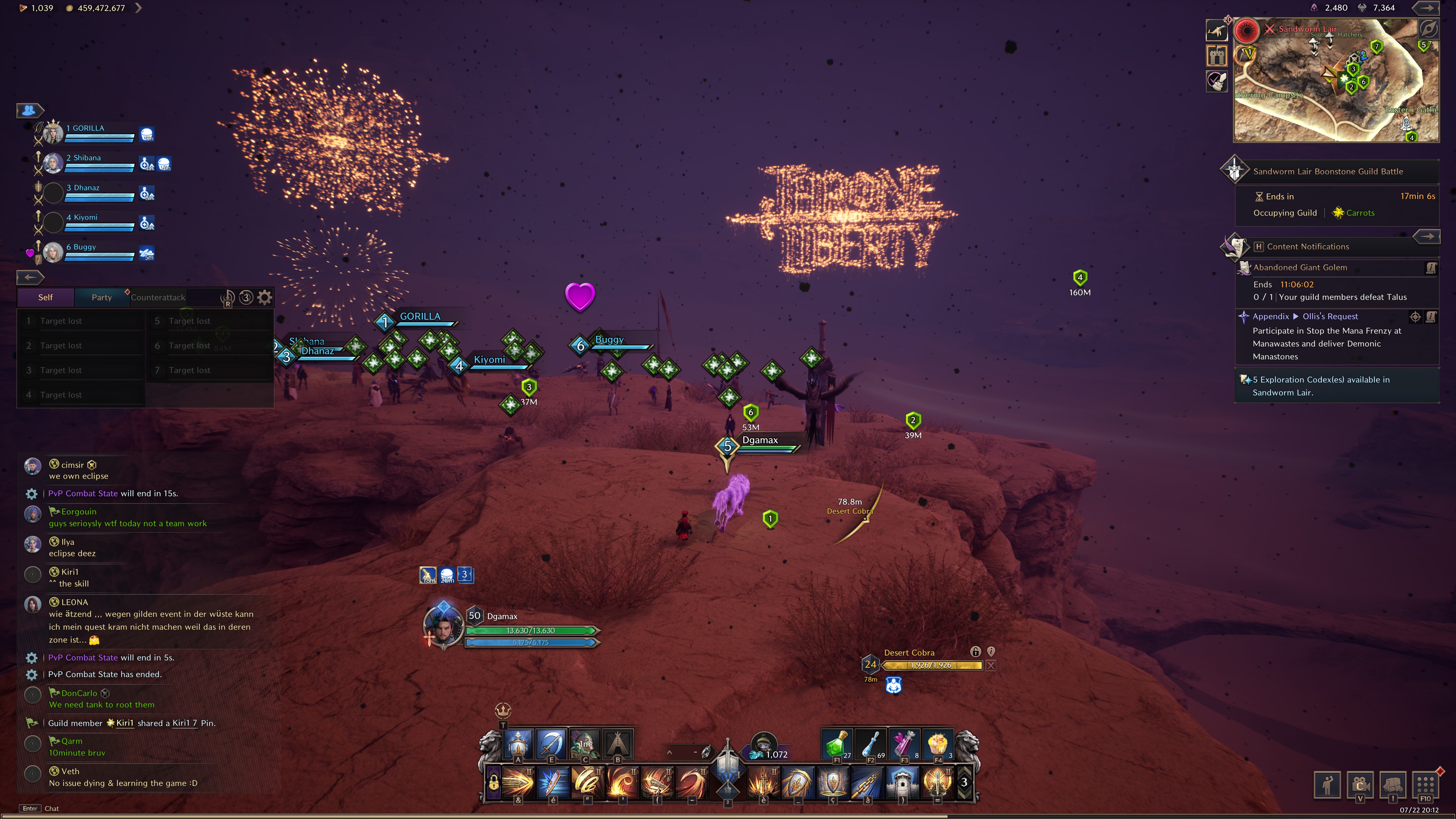Open the grid main menu button
Viewport: 1456px width, 819px height.
click(x=1425, y=784)
